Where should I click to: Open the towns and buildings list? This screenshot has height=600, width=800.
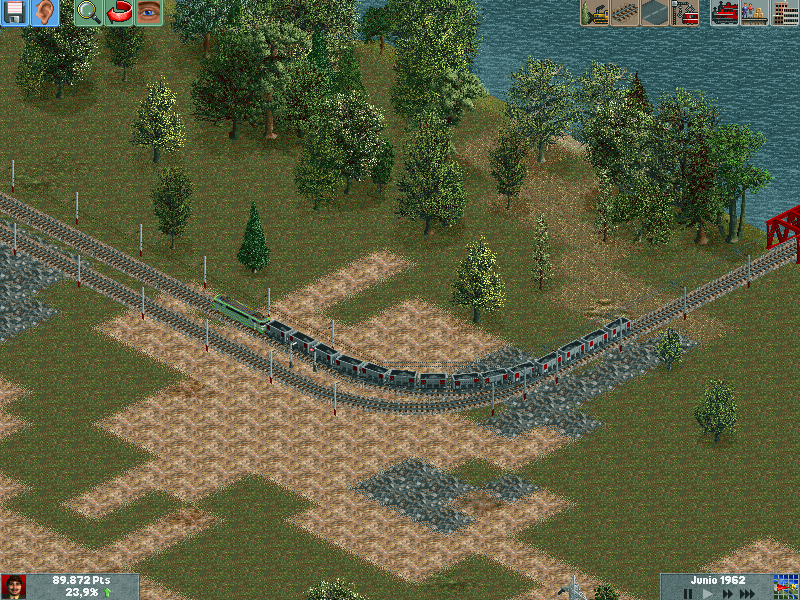click(785, 13)
